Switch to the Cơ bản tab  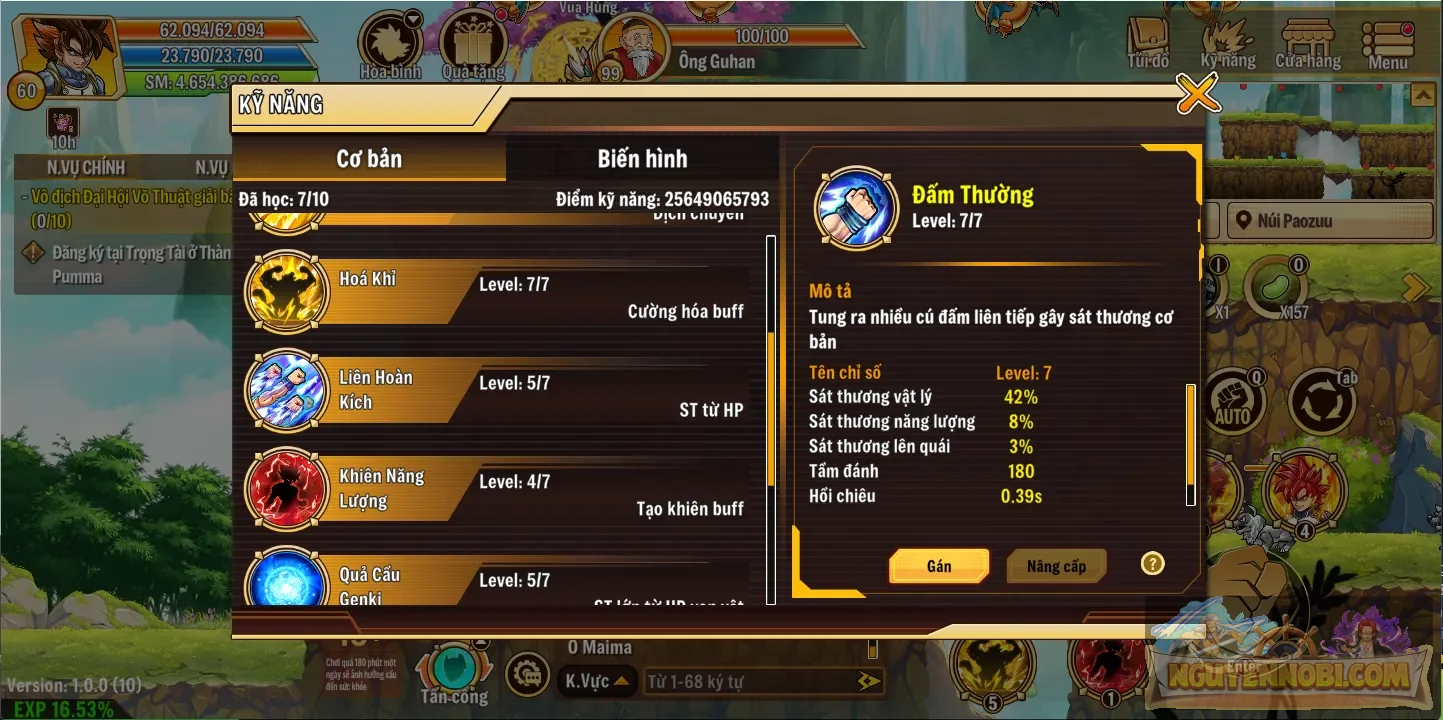pos(369,158)
